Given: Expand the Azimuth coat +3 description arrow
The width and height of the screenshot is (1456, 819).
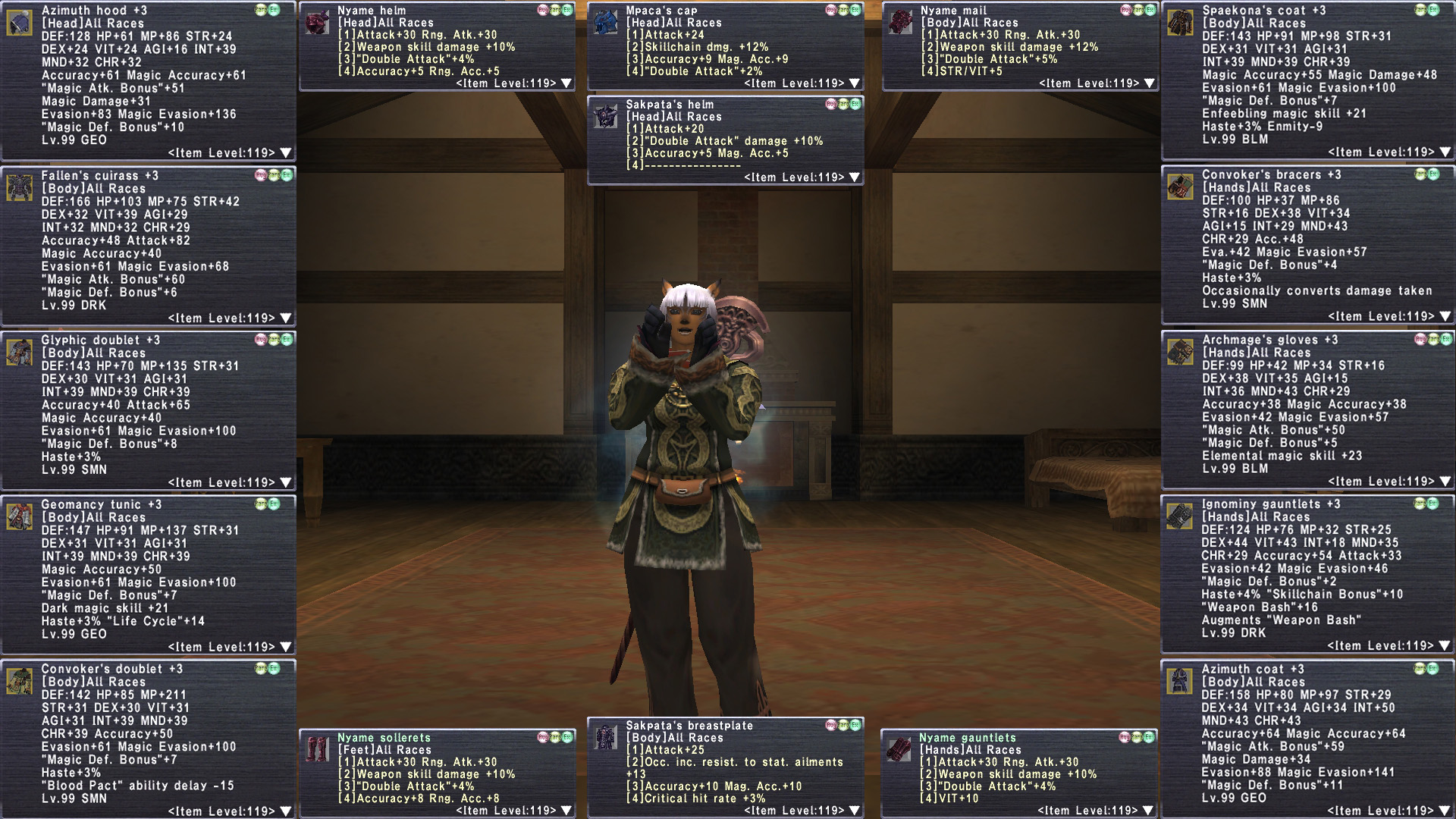Looking at the screenshot, I should [1445, 811].
